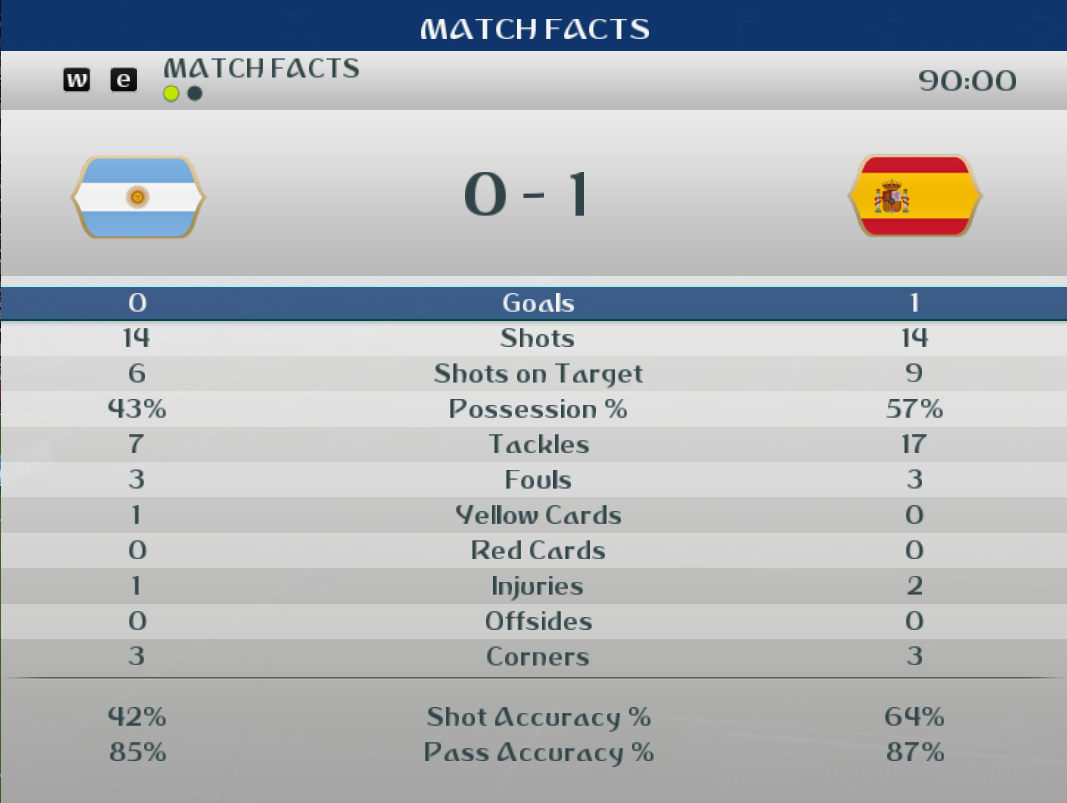Highlight the Corners stat row

tap(537, 657)
